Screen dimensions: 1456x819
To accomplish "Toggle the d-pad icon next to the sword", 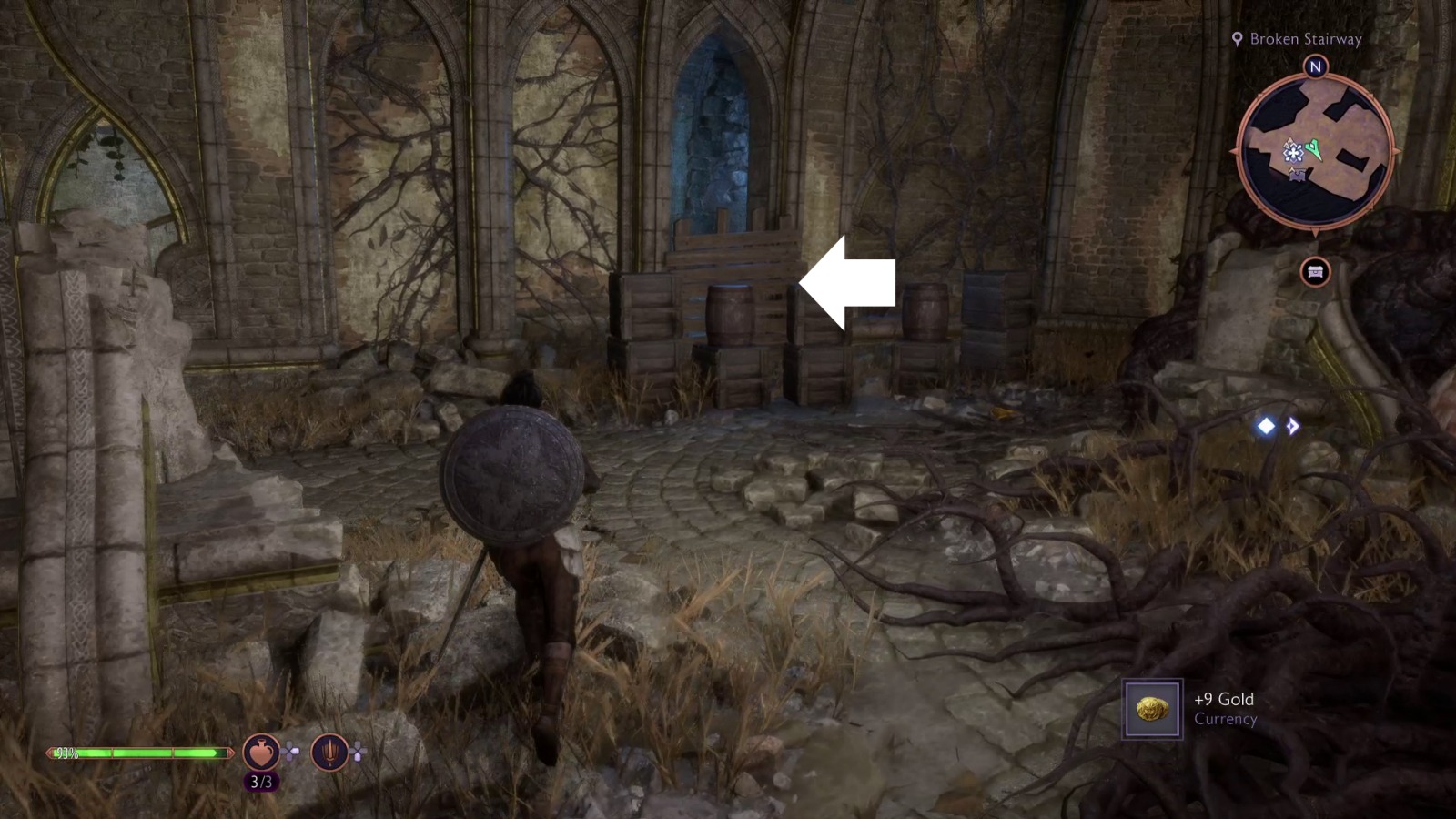I will 359,752.
